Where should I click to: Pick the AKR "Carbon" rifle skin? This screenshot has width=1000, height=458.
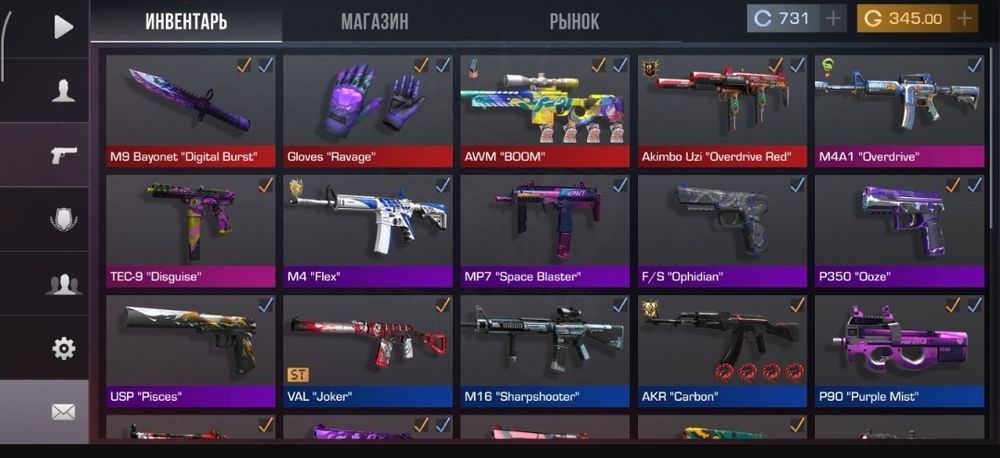(x=721, y=350)
